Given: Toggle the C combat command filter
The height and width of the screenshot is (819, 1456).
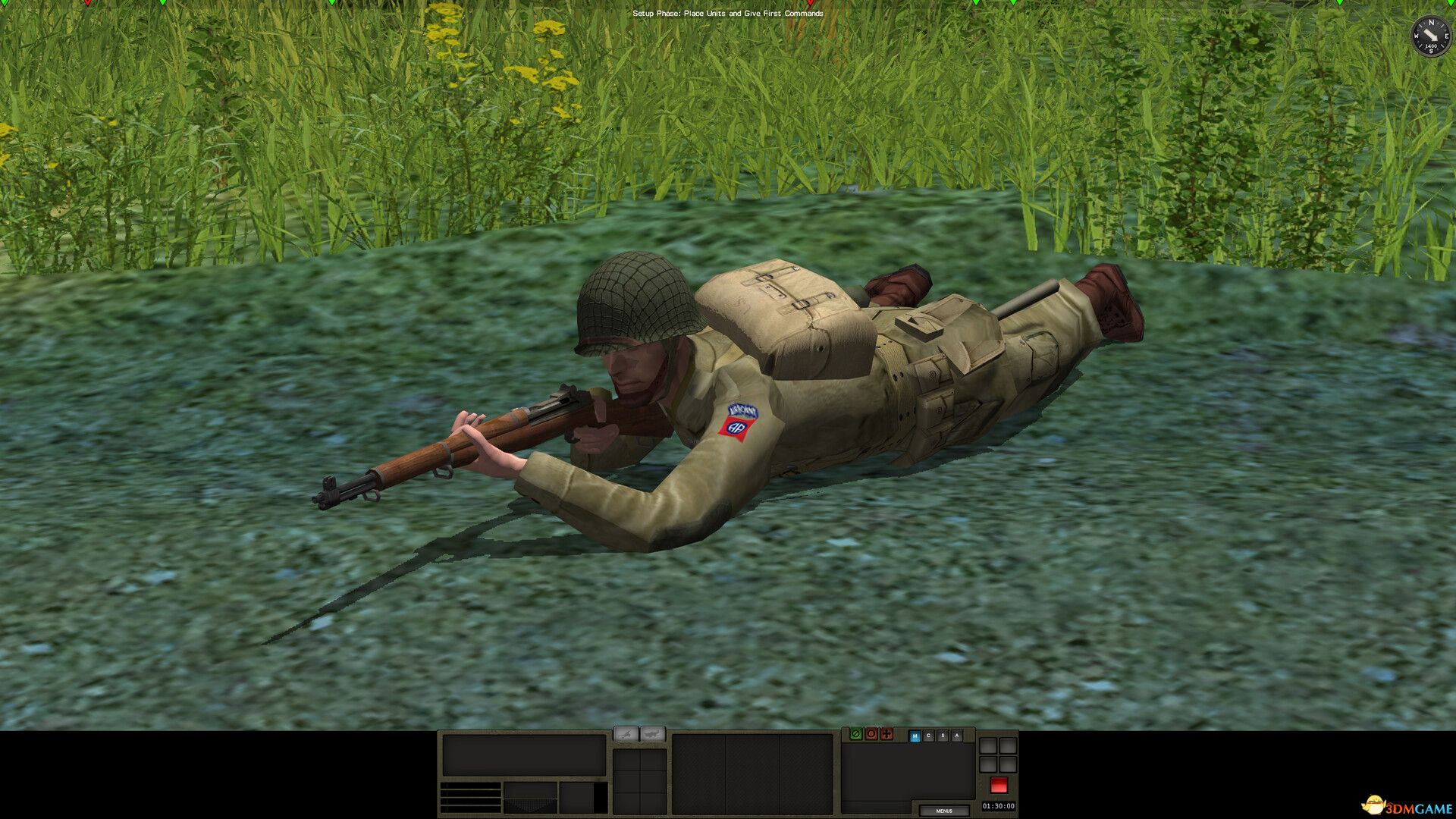Looking at the screenshot, I should 929,735.
